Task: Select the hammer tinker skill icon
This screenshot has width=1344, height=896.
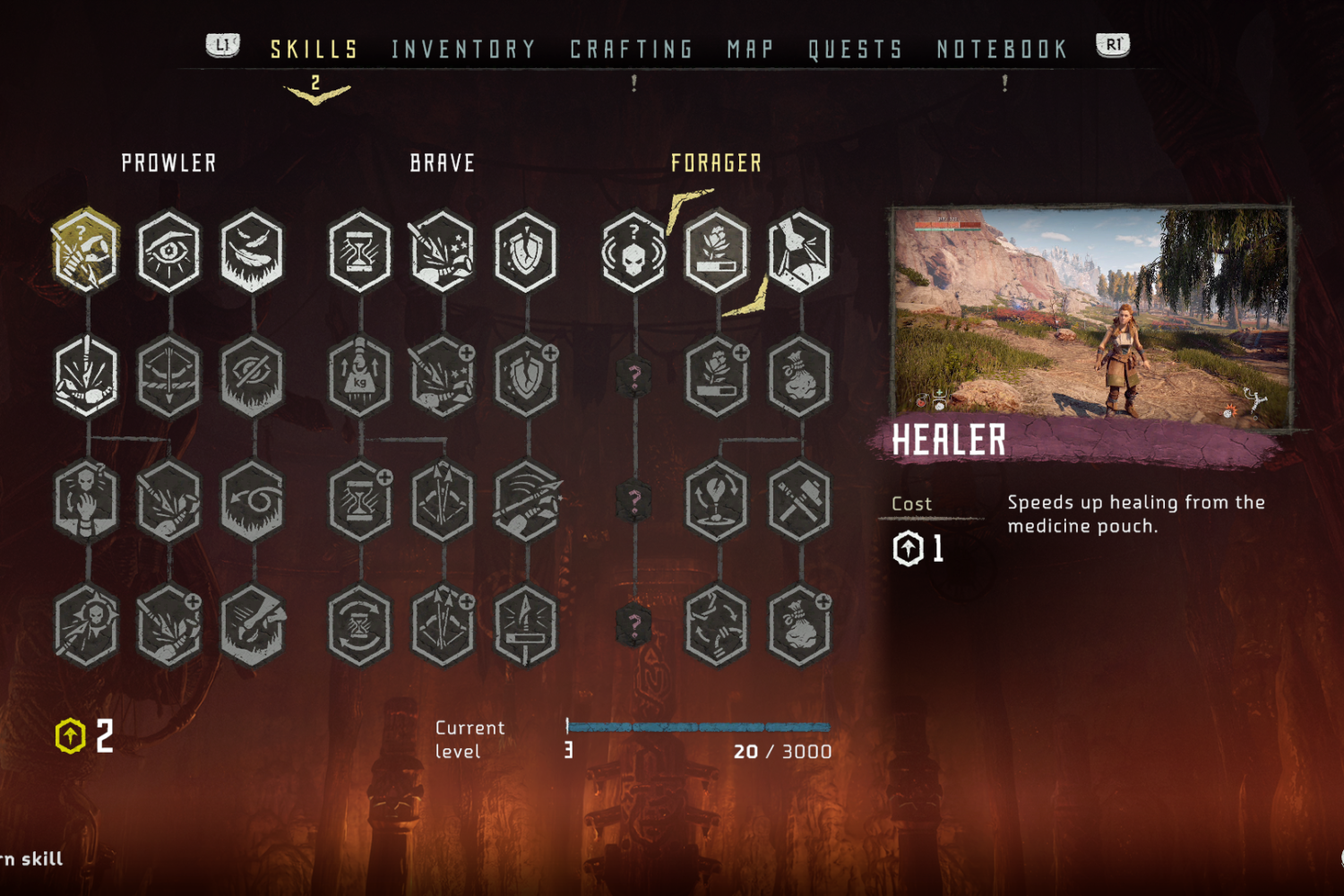Action: click(799, 501)
